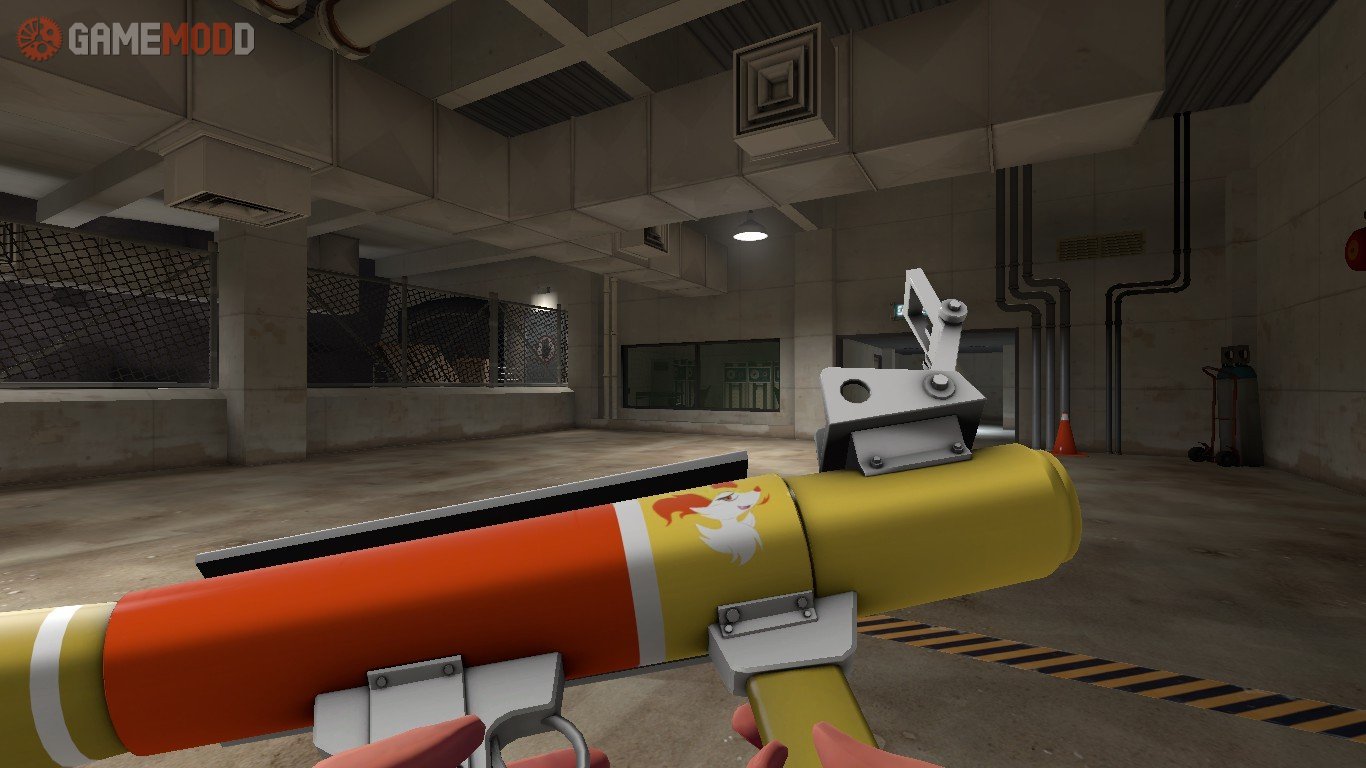The image size is (1366, 768).
Task: Click the GameModd logo watermark
Action: pos(134,38)
